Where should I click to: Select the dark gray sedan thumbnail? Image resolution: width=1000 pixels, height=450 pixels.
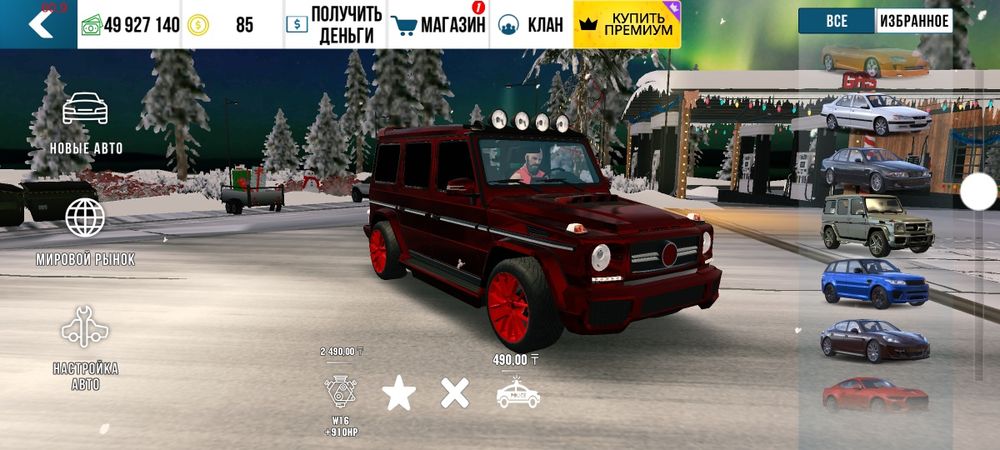(875, 170)
